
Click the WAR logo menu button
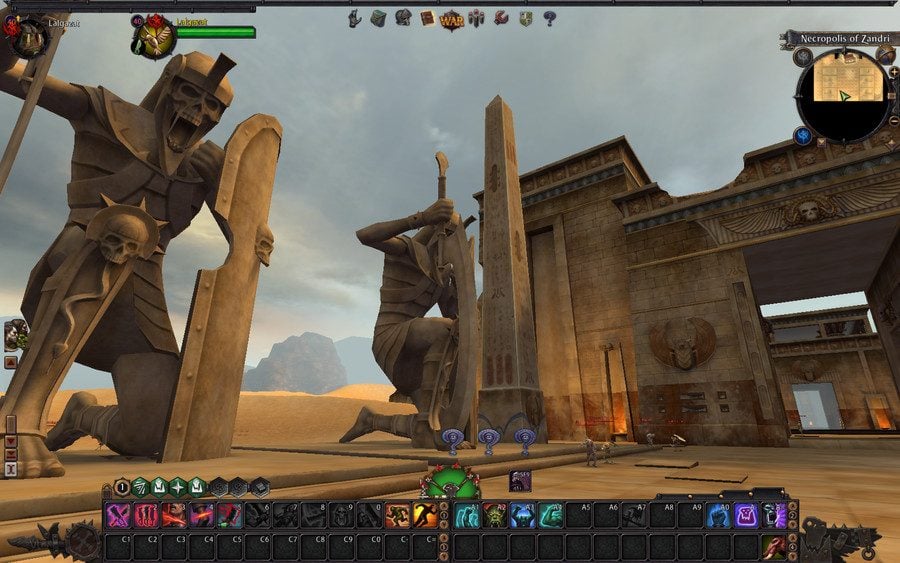pyautogui.click(x=452, y=18)
